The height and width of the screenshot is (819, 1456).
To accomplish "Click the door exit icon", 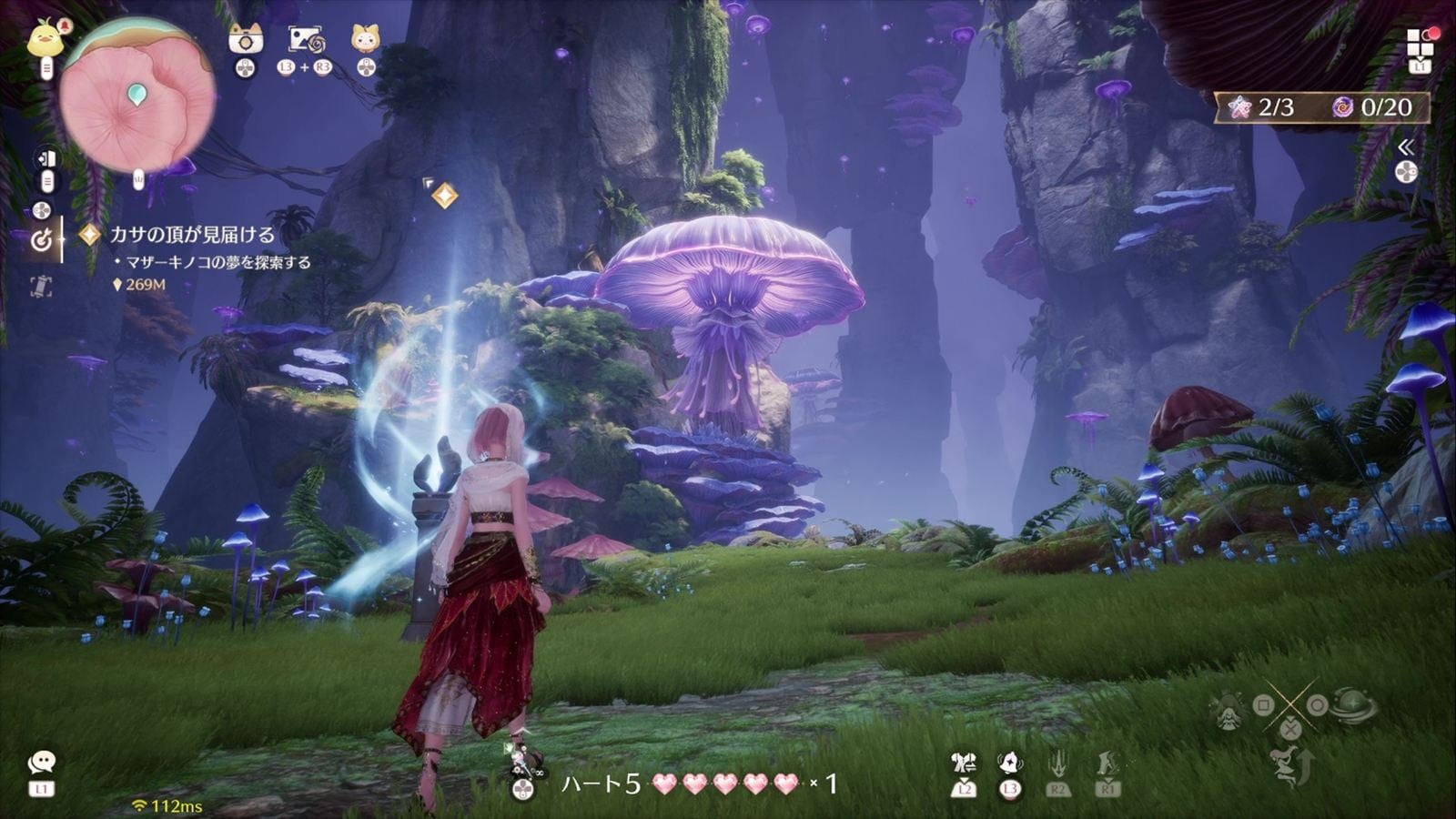I will pos(45,160).
